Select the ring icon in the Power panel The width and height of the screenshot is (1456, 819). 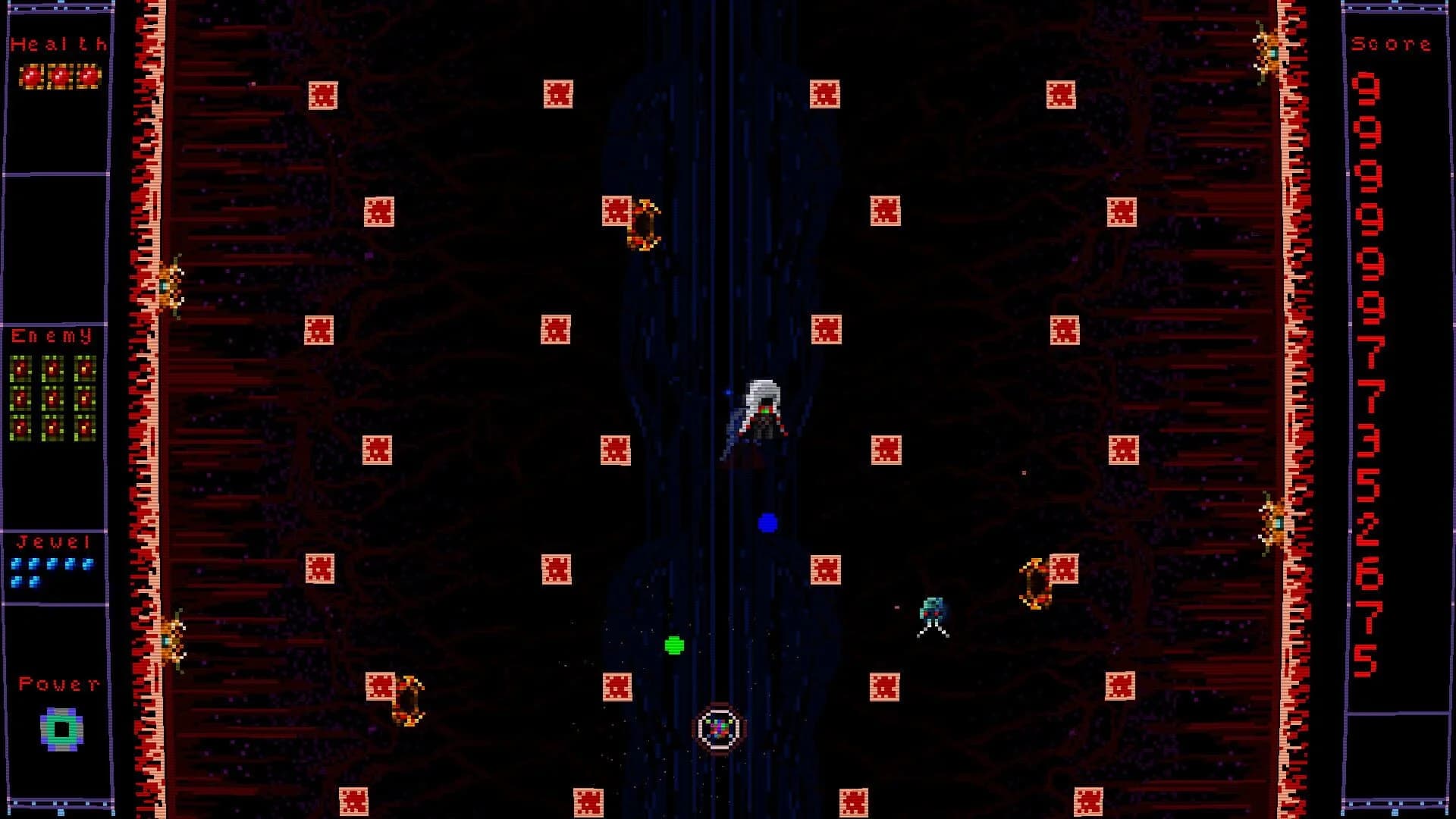[61, 730]
